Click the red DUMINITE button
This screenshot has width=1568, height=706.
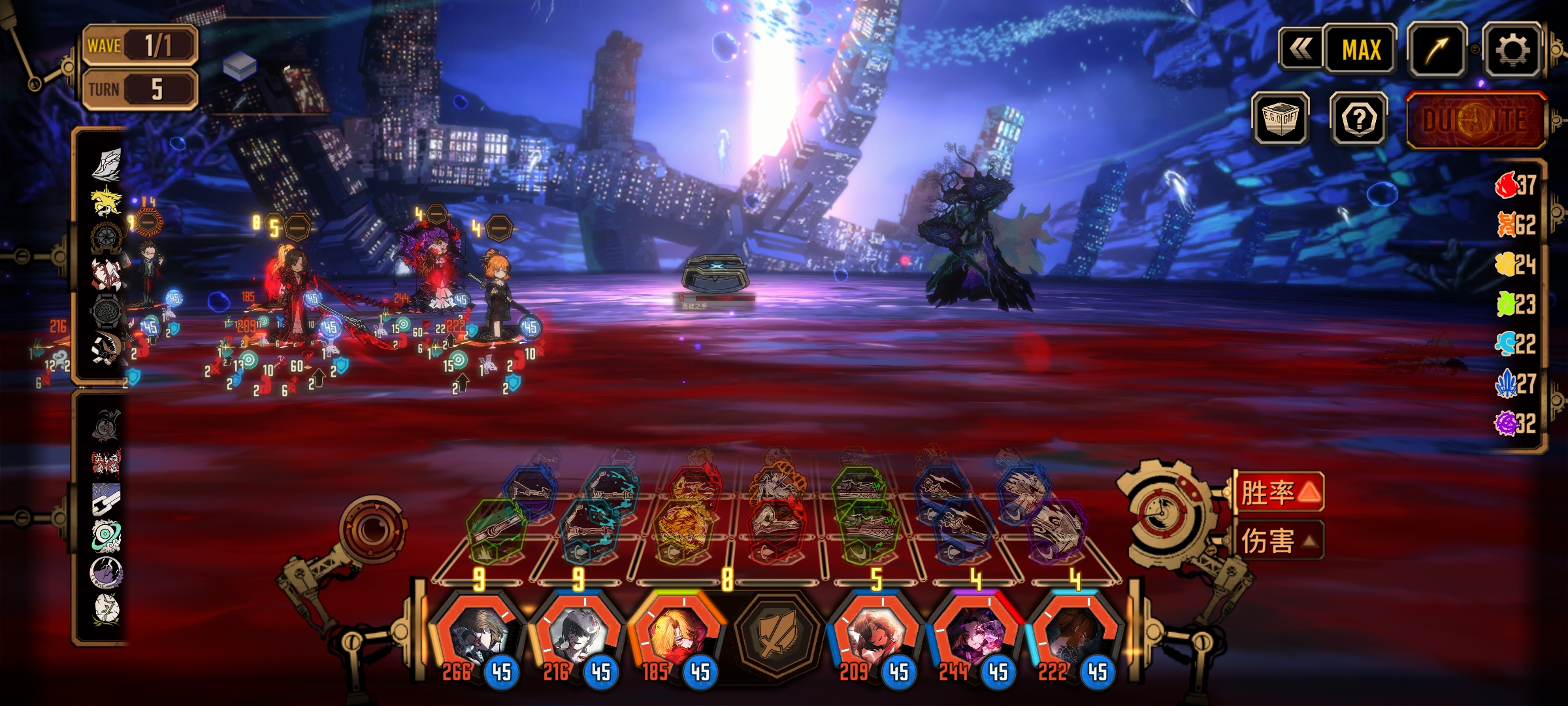point(1475,120)
